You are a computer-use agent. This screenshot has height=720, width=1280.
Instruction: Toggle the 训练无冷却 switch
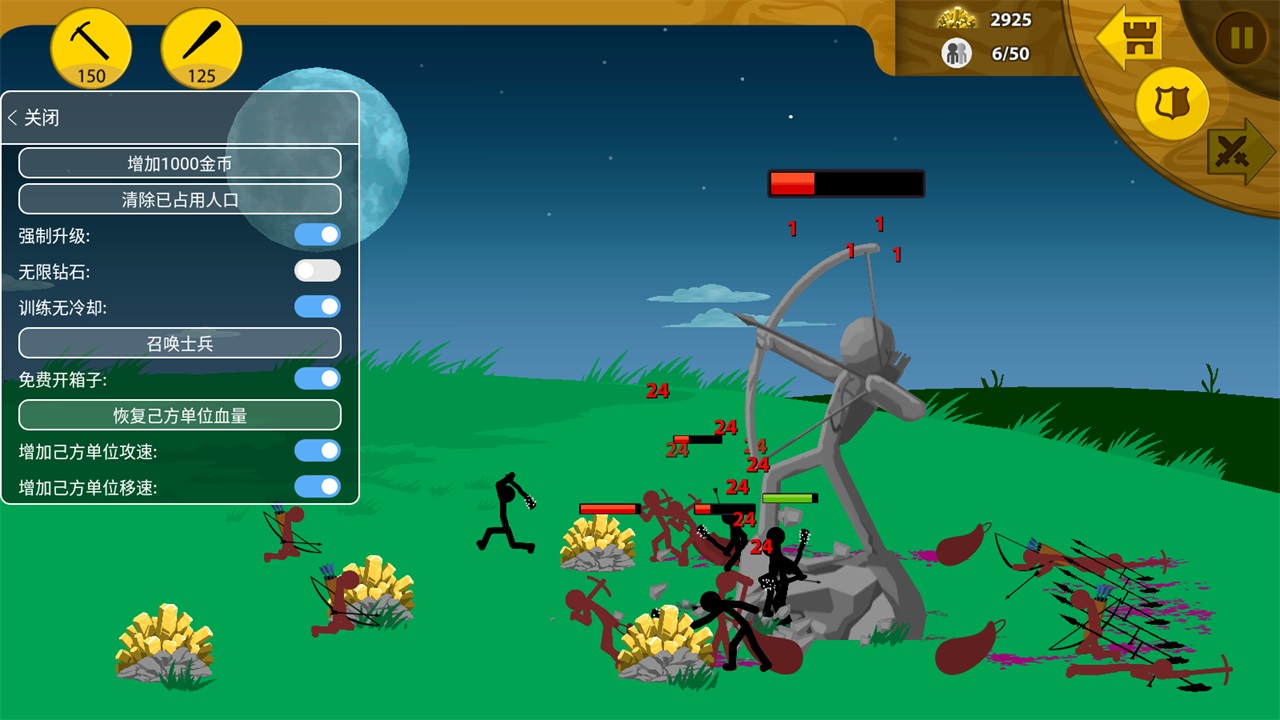pos(317,307)
